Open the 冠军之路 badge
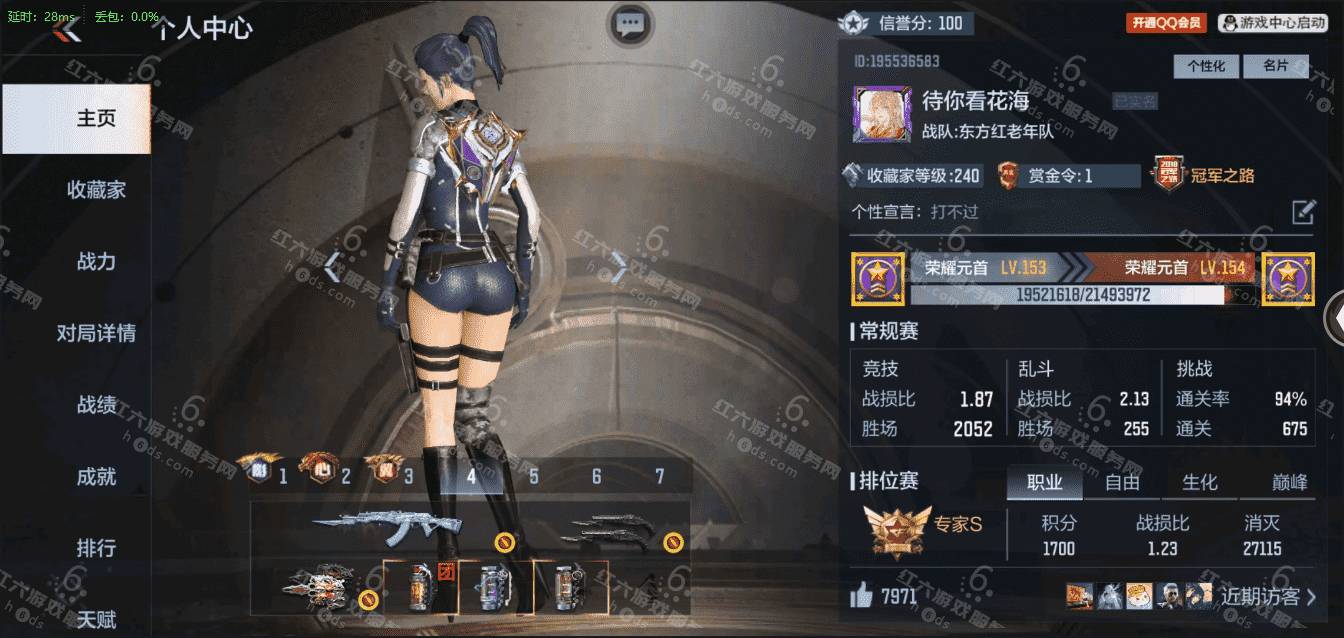Screen dimensions: 1344x638 coord(1204,176)
